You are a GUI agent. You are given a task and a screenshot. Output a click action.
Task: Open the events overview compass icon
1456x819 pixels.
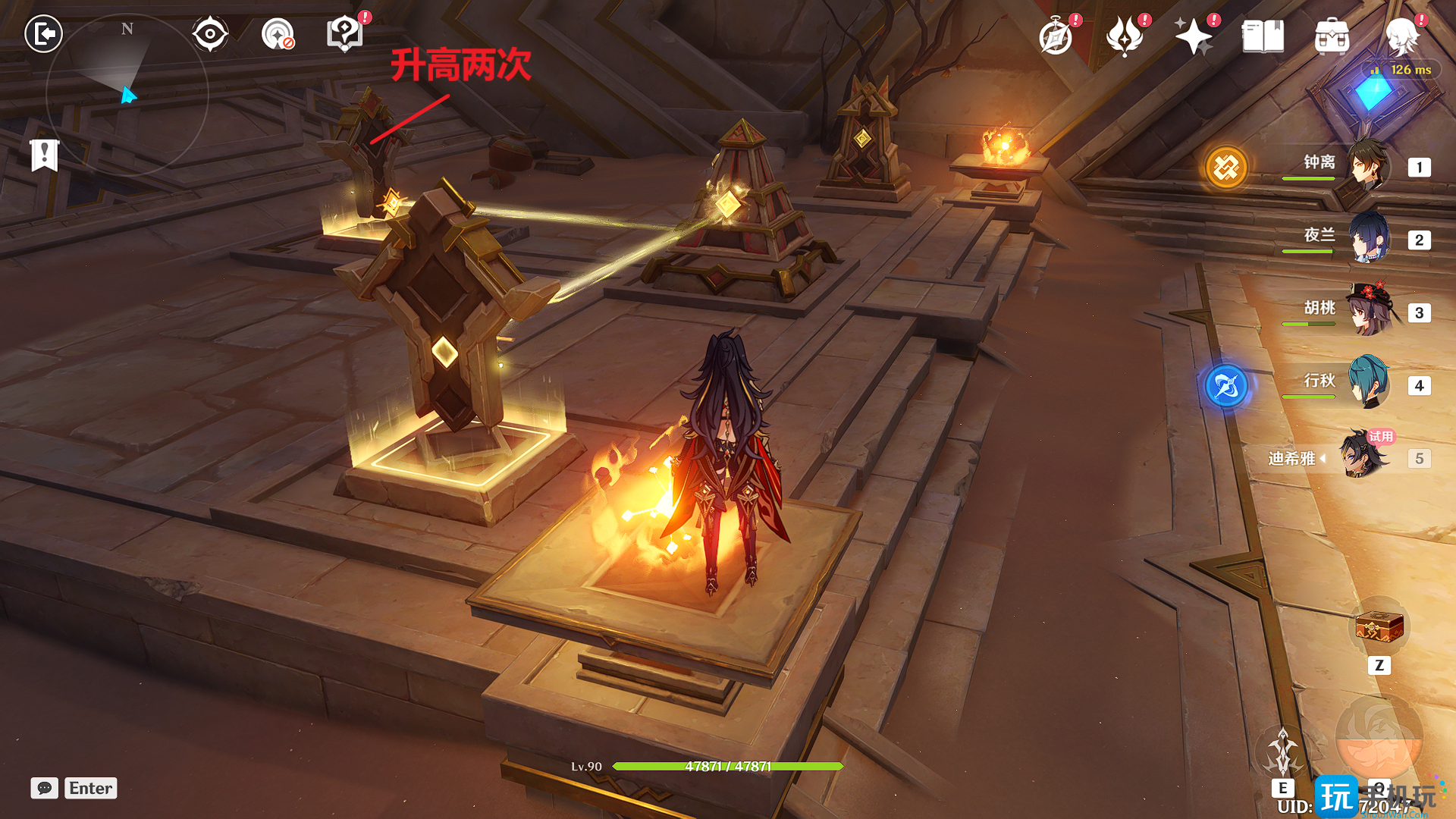click(1056, 34)
